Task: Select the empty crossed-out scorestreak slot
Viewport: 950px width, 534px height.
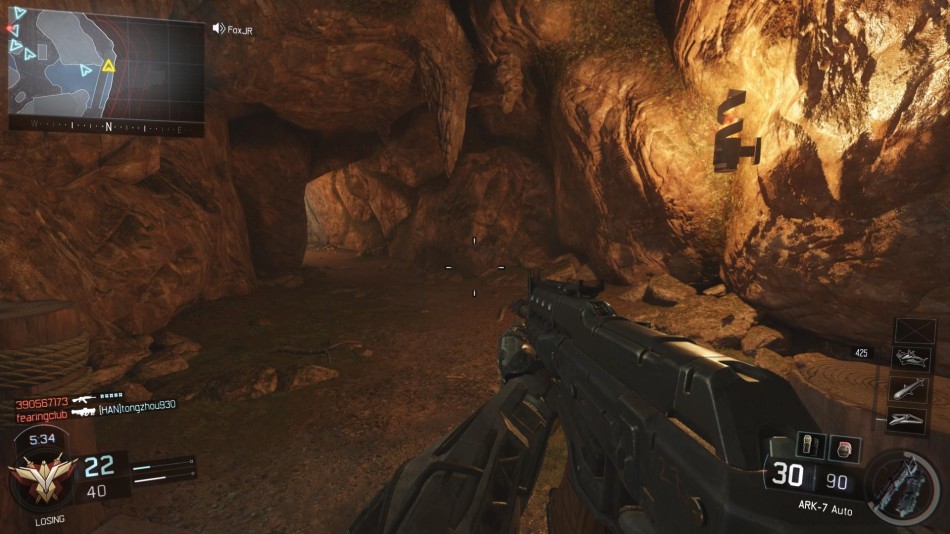Action: point(913,331)
